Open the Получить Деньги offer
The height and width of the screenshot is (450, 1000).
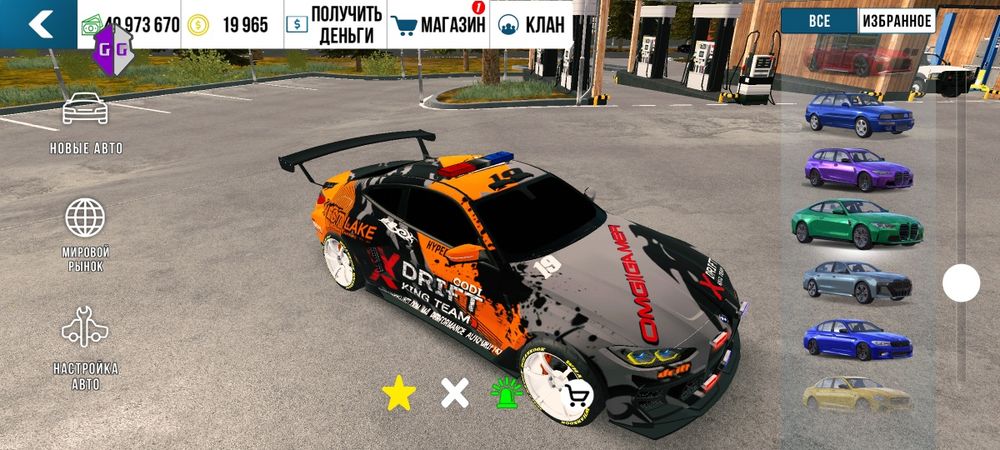point(334,24)
